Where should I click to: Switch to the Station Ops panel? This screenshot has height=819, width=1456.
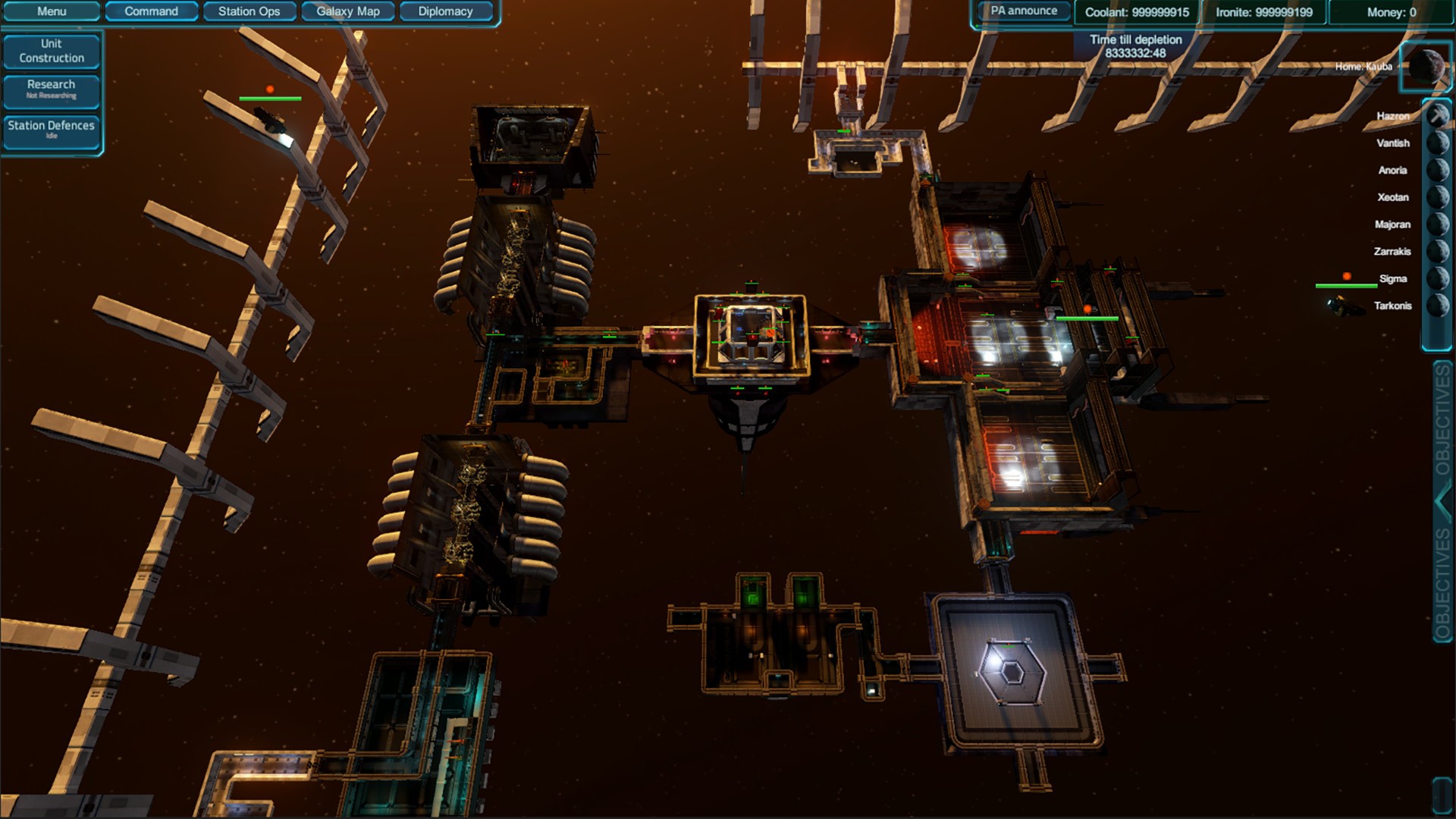(249, 11)
